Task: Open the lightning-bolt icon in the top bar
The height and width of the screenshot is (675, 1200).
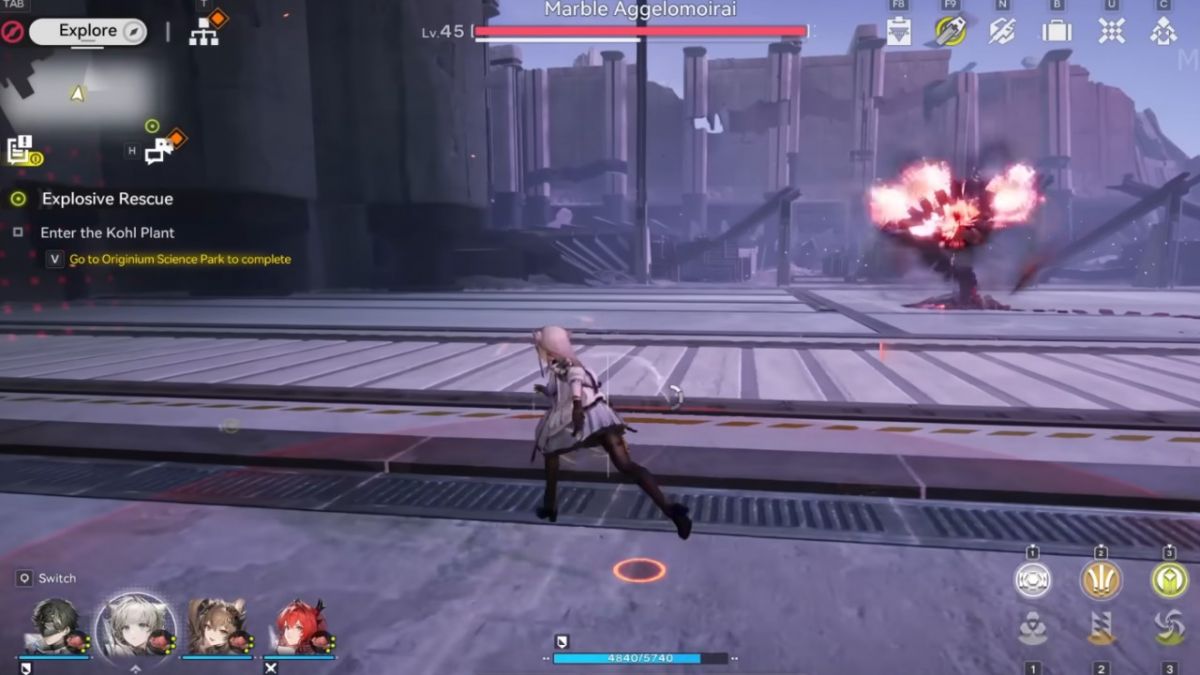Action: (1002, 31)
